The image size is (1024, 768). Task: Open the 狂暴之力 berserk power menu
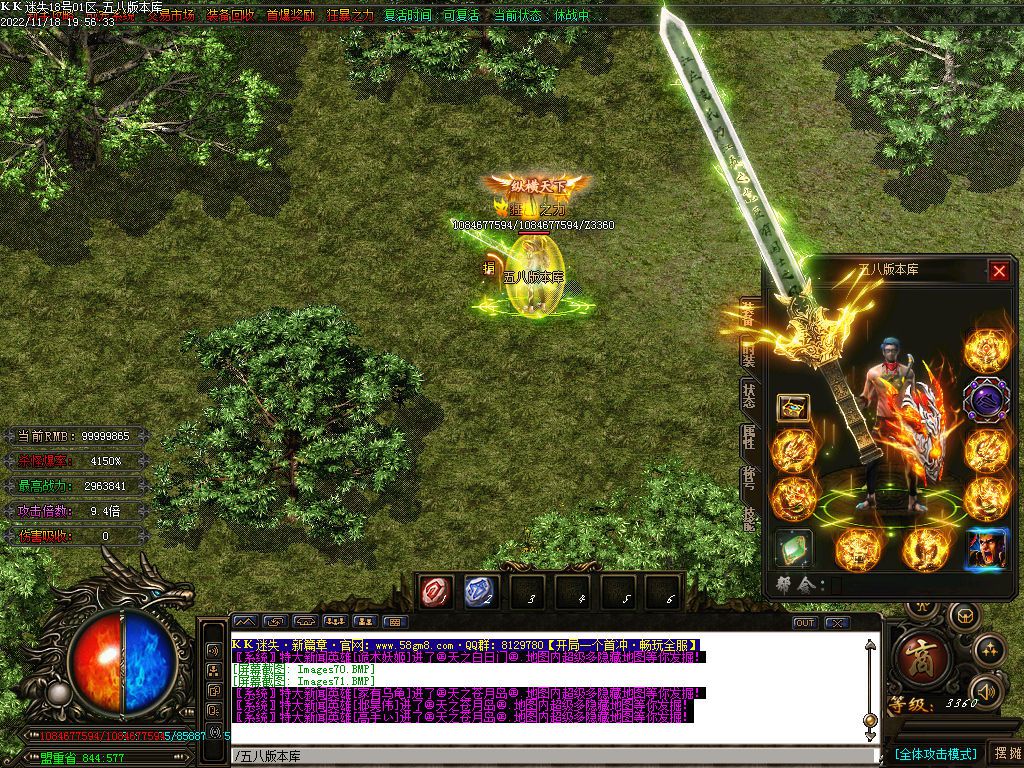(x=349, y=16)
